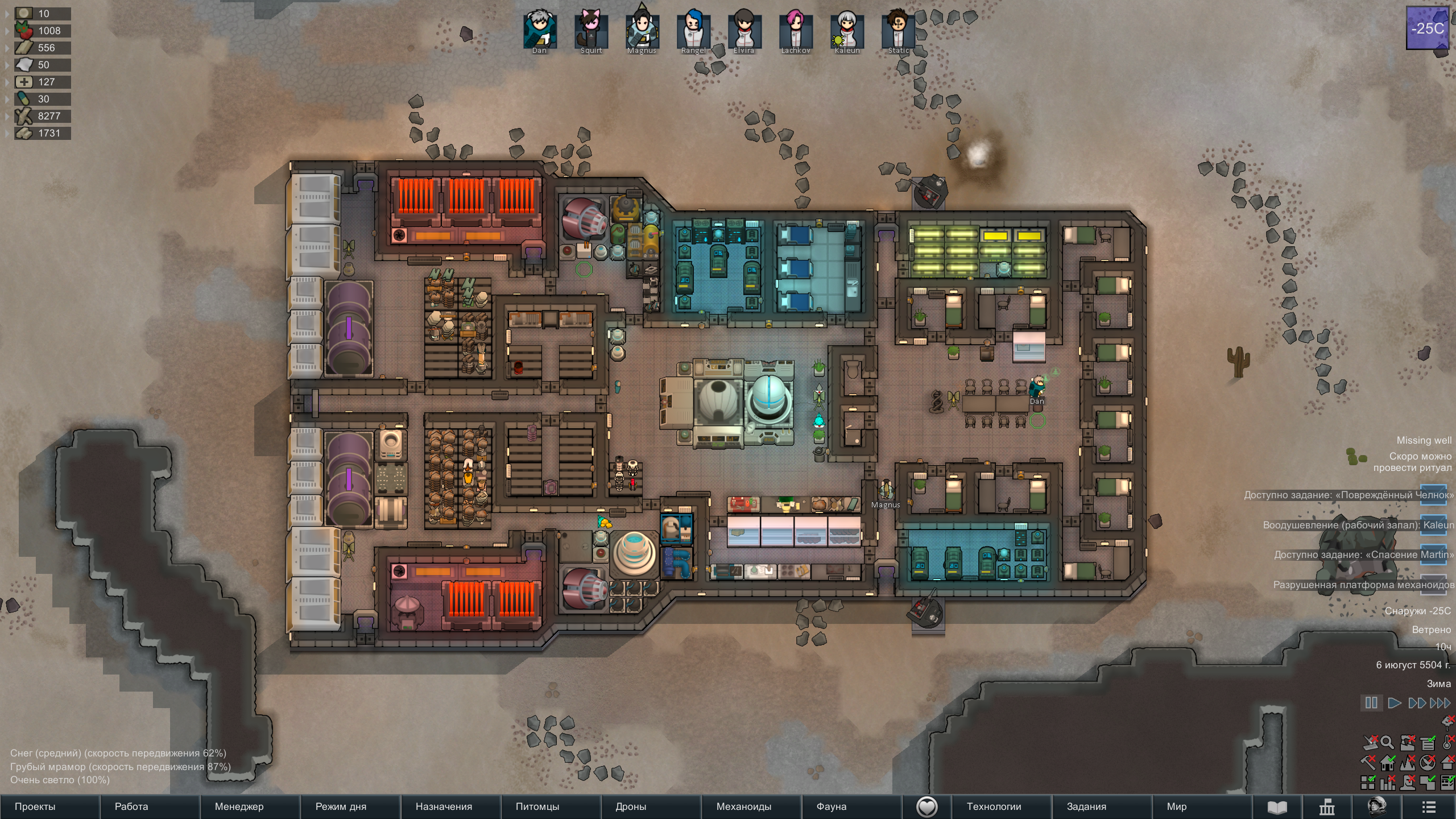The height and width of the screenshot is (819, 1456).
Task: Open the Задания quests tab
Action: click(x=1086, y=806)
